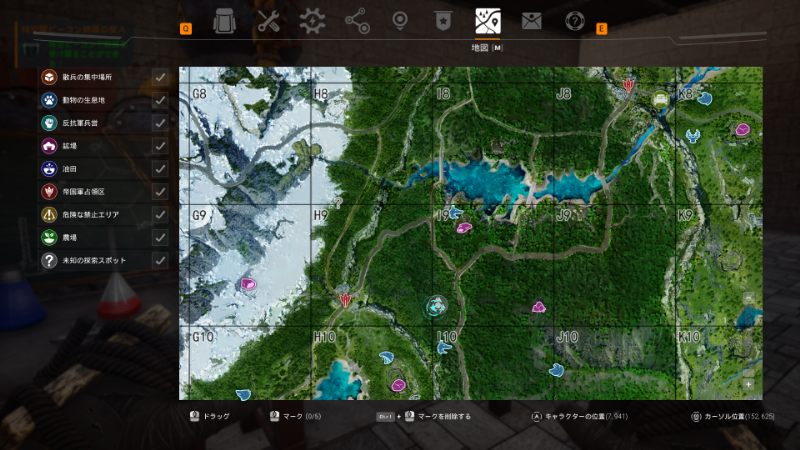Screen dimensions: 800x450
Task: Toggle the 反抗軍兵営 filter checkbox
Action: point(160,123)
